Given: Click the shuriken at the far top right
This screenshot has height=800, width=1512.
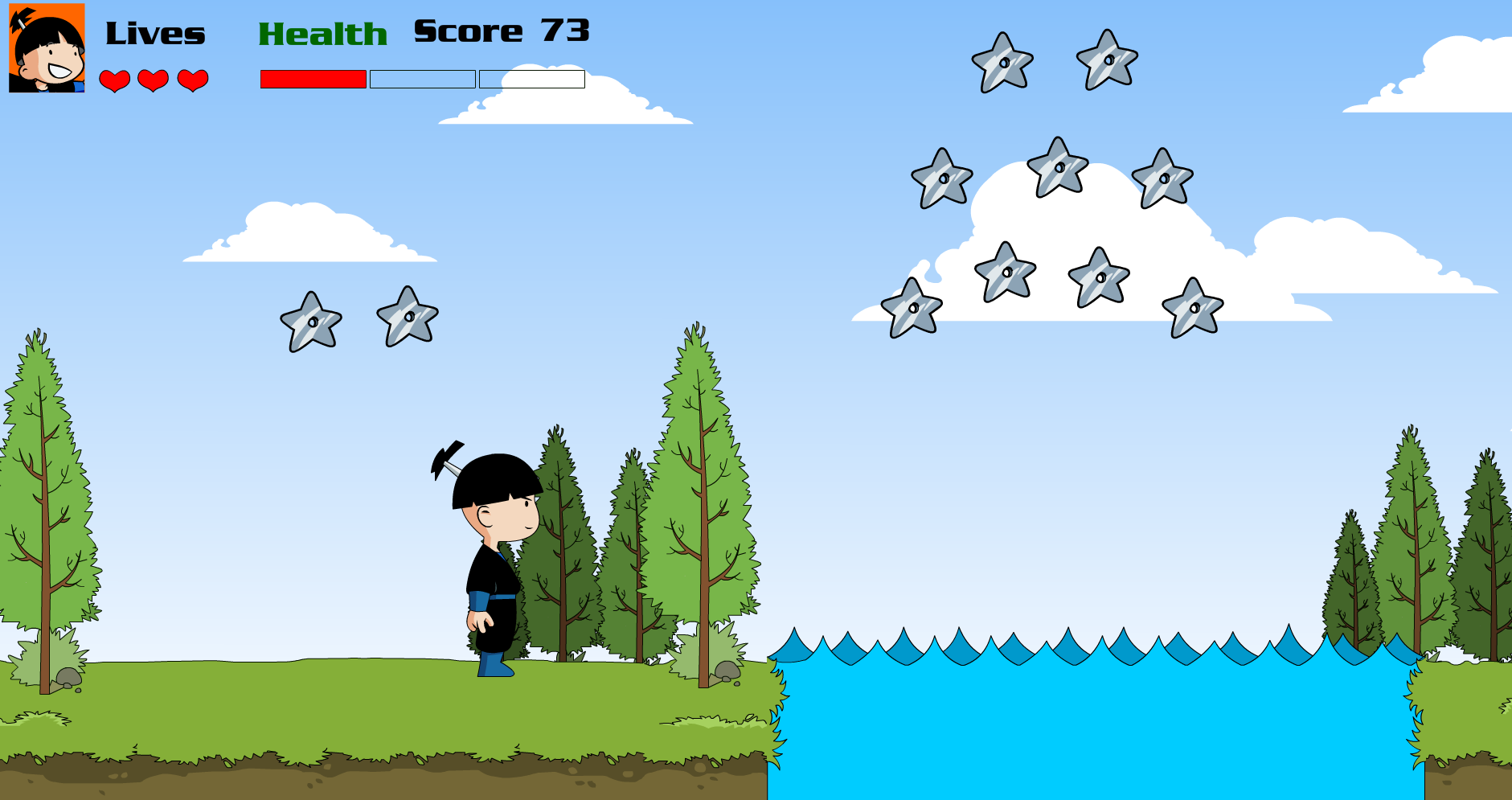Looking at the screenshot, I should coord(1107,59).
